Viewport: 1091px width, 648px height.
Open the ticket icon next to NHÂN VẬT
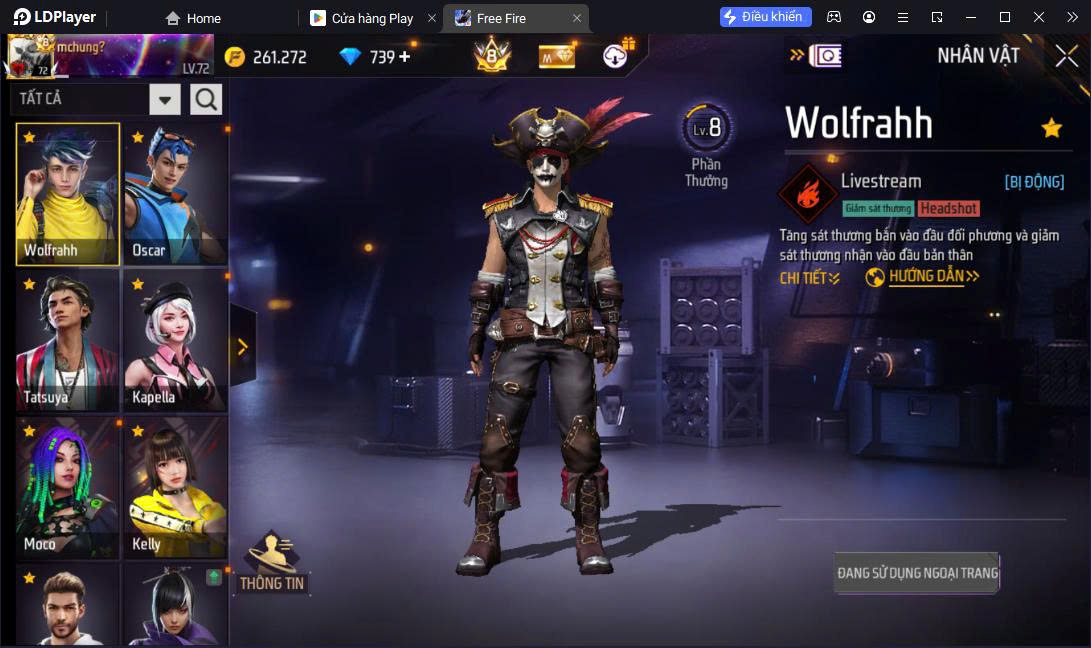[825, 56]
